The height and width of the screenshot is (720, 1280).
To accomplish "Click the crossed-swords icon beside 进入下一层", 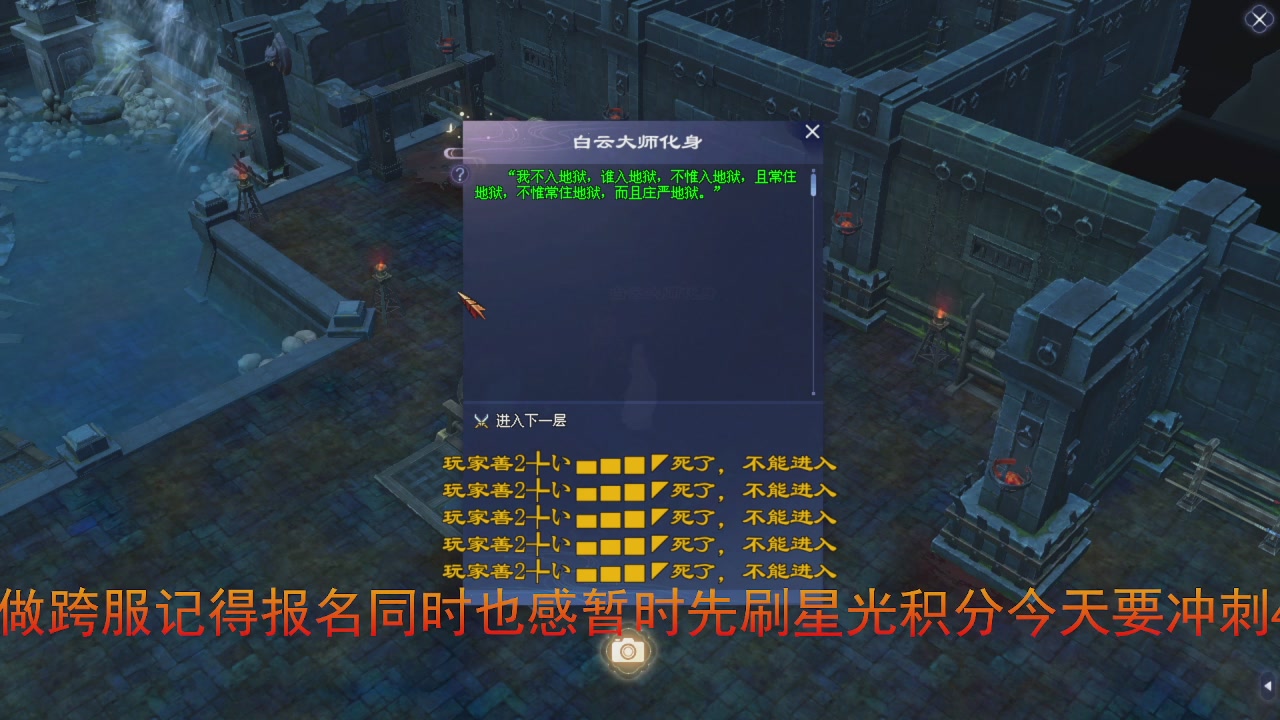I will (x=480, y=421).
